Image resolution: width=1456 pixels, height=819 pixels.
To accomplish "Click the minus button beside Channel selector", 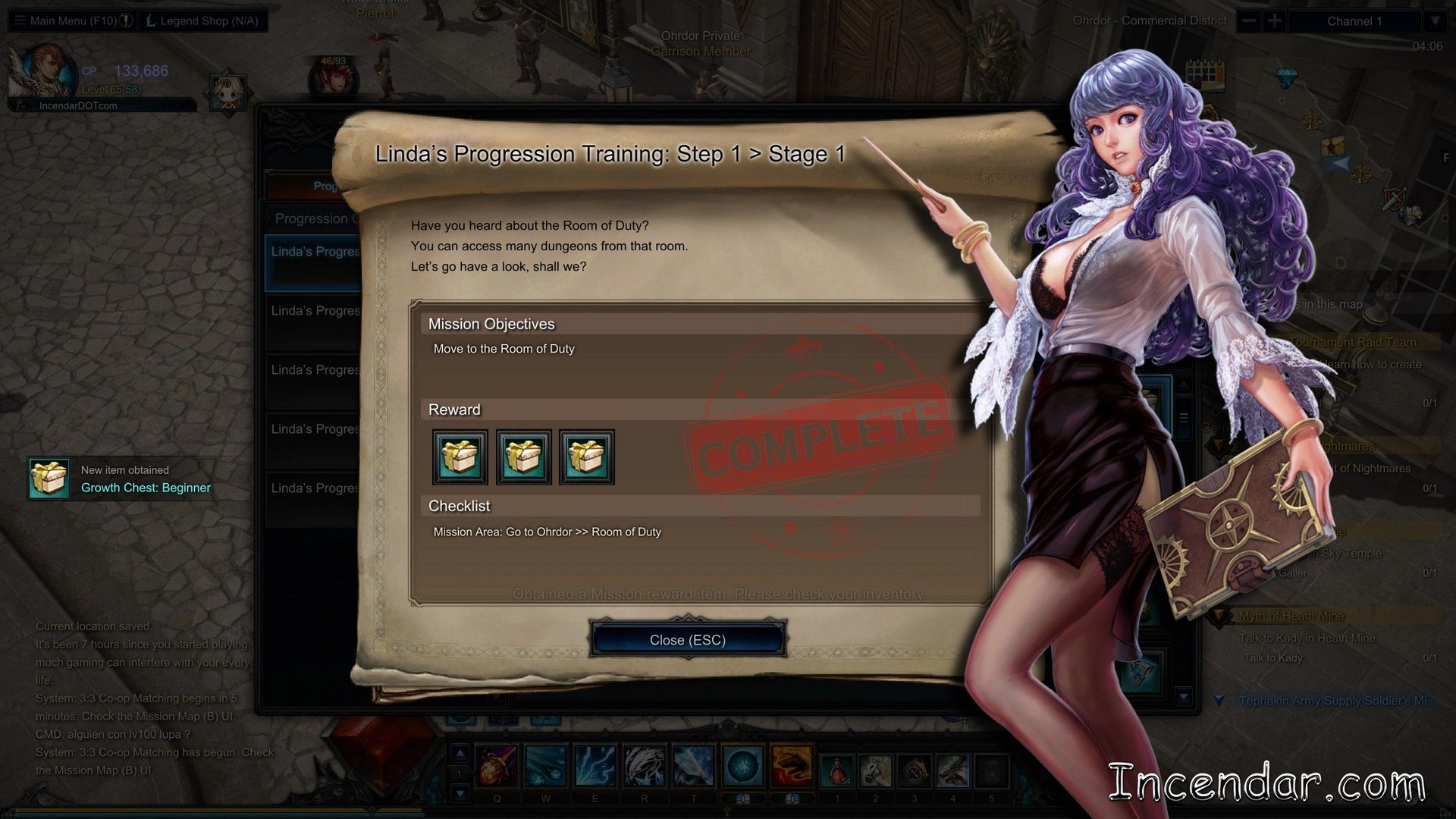I will 1249,20.
